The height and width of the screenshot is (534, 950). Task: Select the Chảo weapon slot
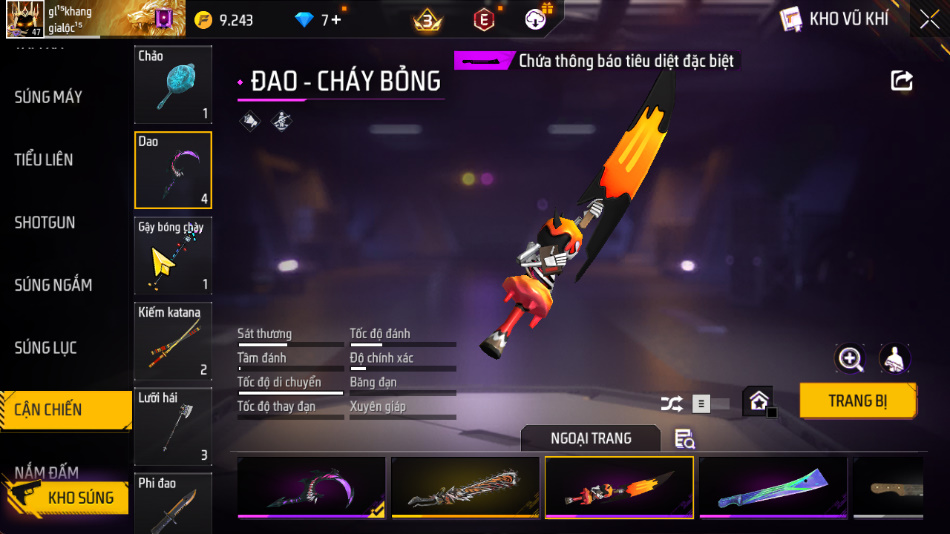tap(173, 85)
